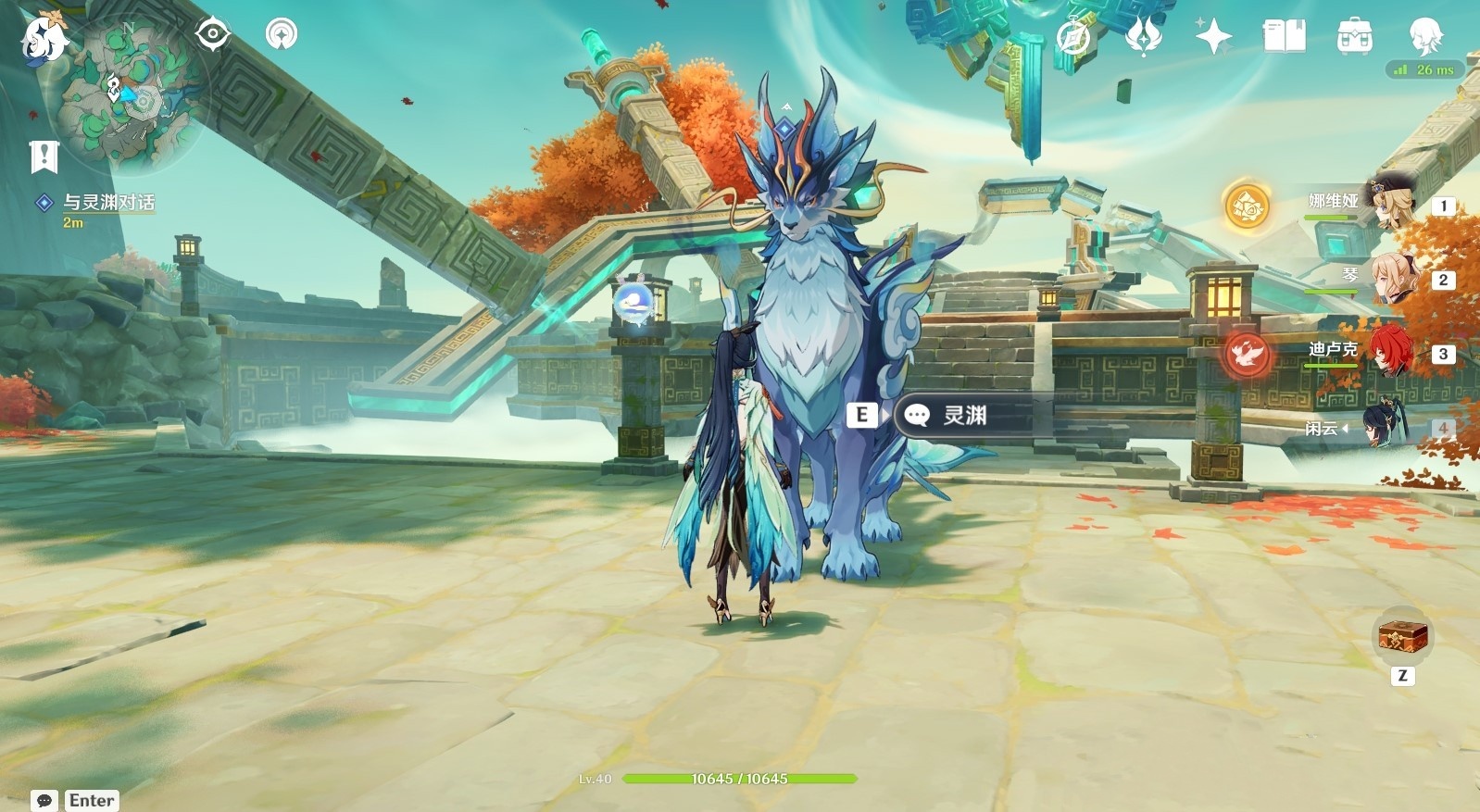Open the character profile menu
Viewport: 1480px width, 812px height.
click(x=1424, y=37)
